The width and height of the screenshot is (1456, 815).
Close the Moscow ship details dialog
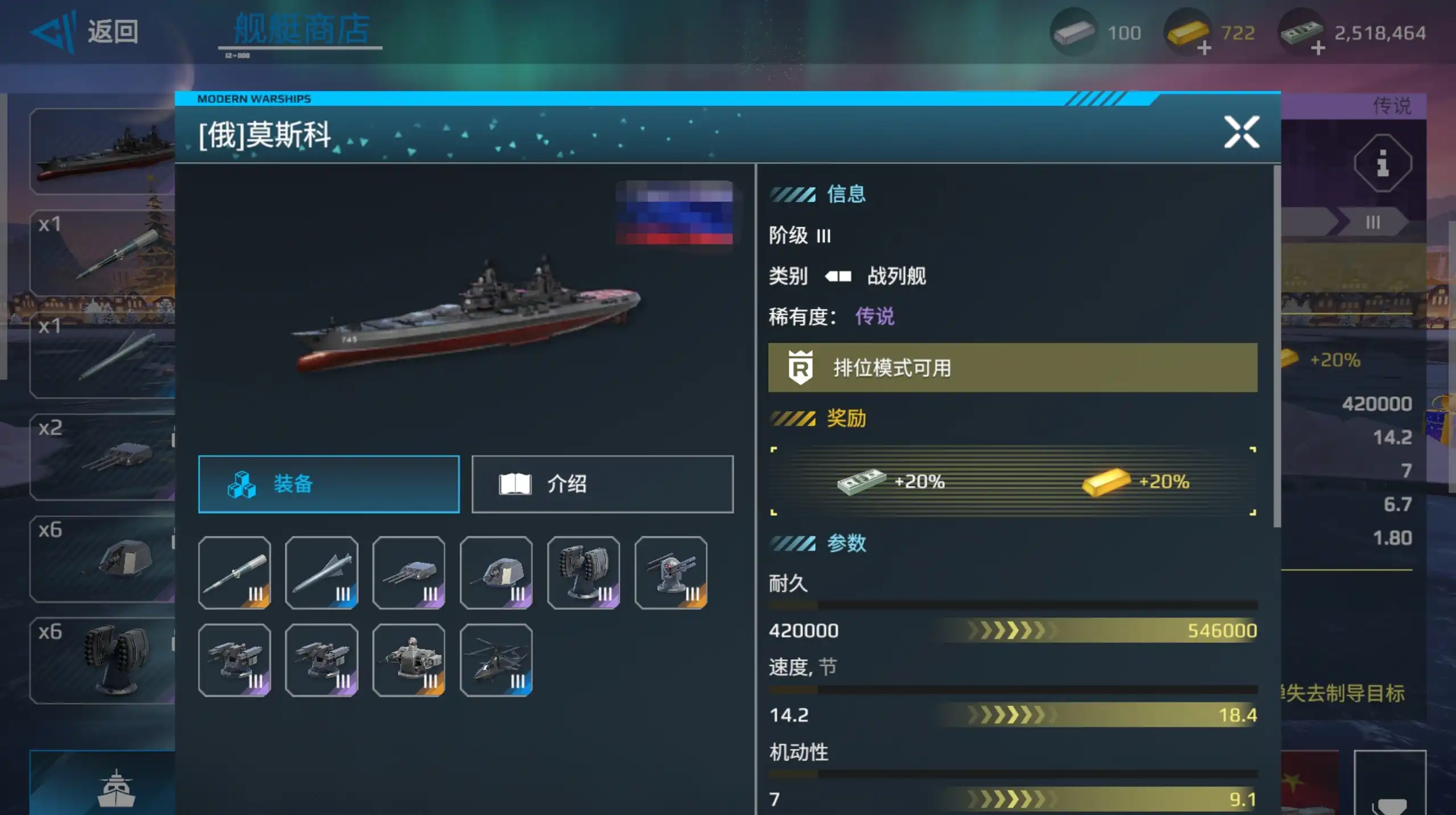pos(1241,133)
